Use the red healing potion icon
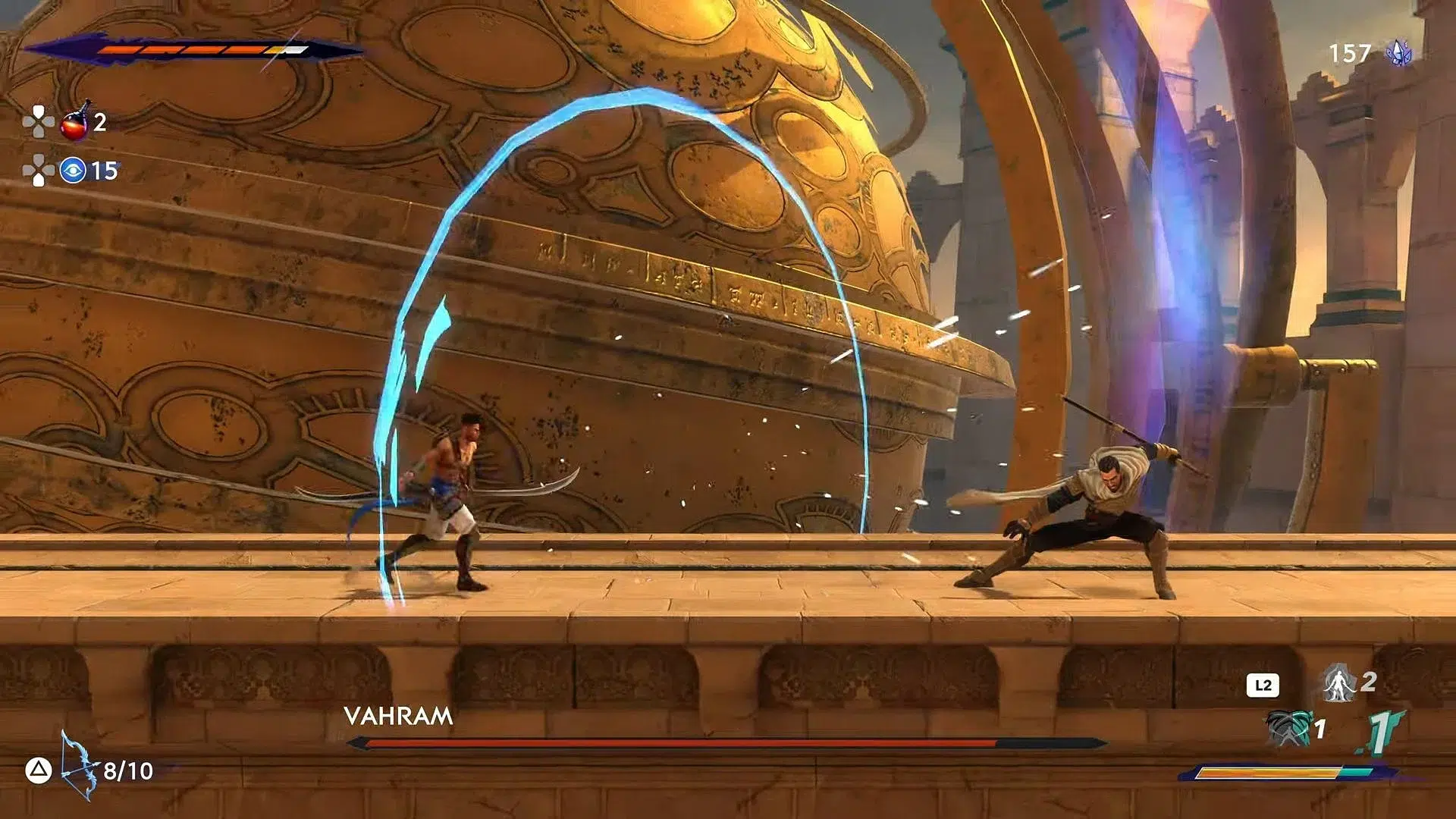 (x=75, y=123)
